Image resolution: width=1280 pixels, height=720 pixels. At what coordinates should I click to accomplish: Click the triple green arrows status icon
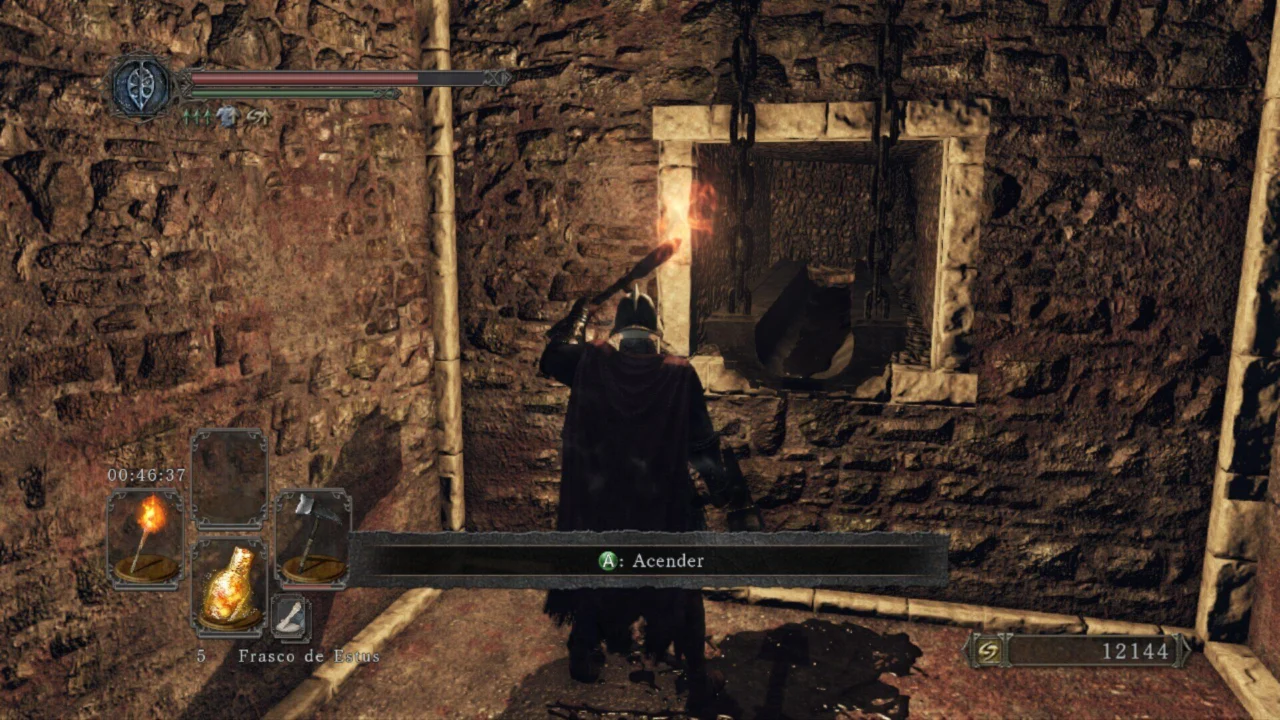coord(196,117)
